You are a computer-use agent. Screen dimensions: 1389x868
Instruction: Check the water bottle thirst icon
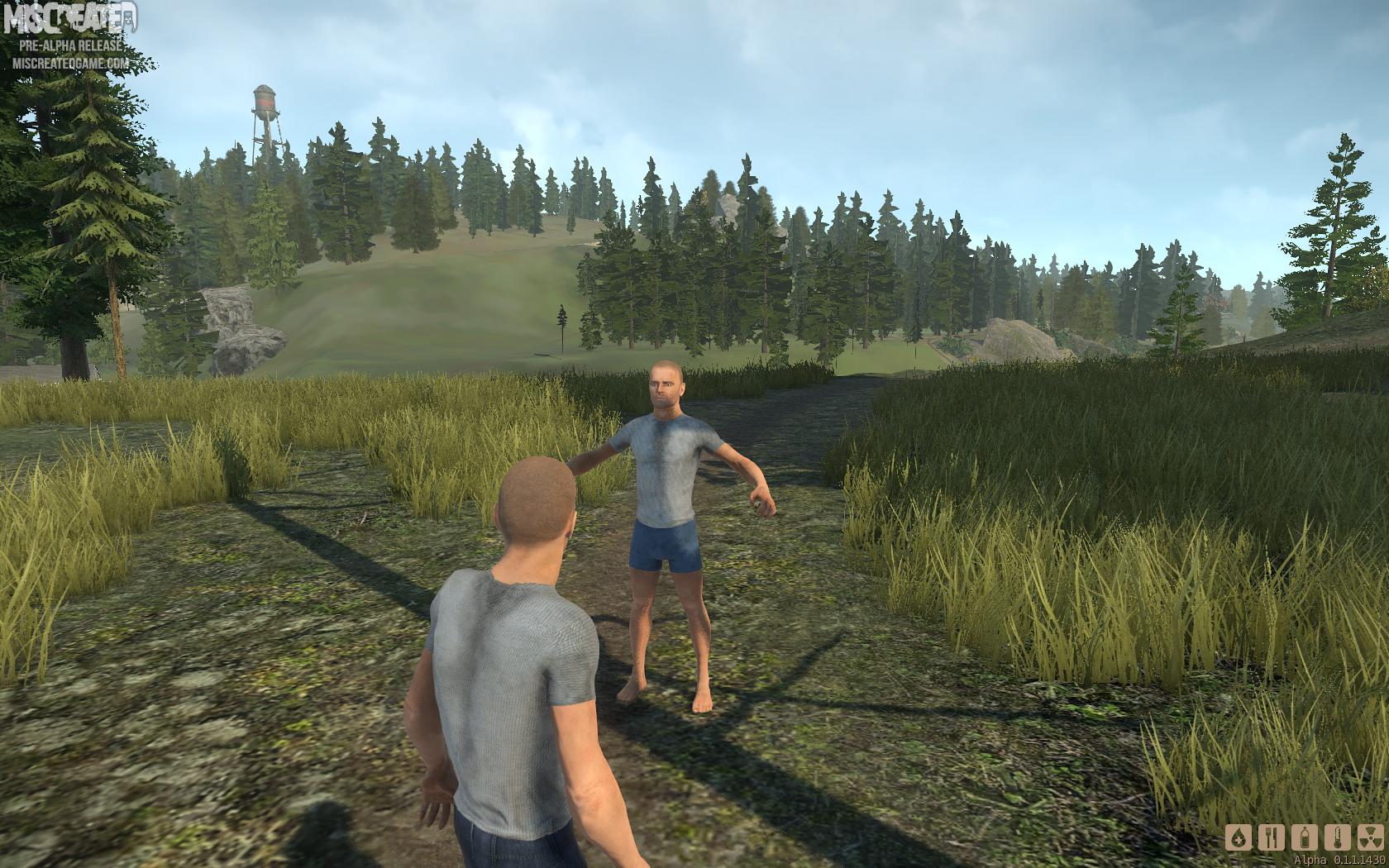(1305, 837)
